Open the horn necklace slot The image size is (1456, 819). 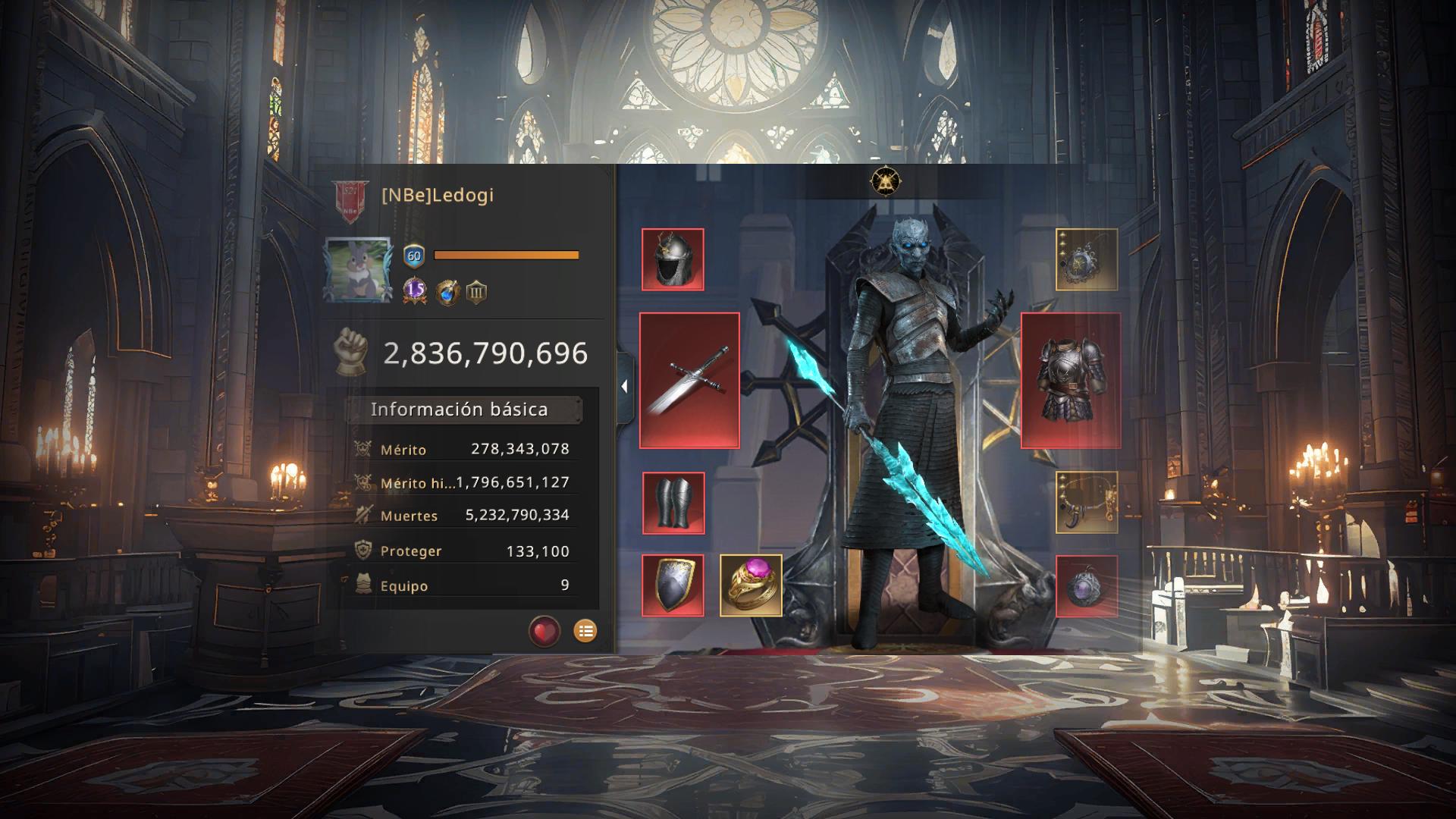(1087, 502)
